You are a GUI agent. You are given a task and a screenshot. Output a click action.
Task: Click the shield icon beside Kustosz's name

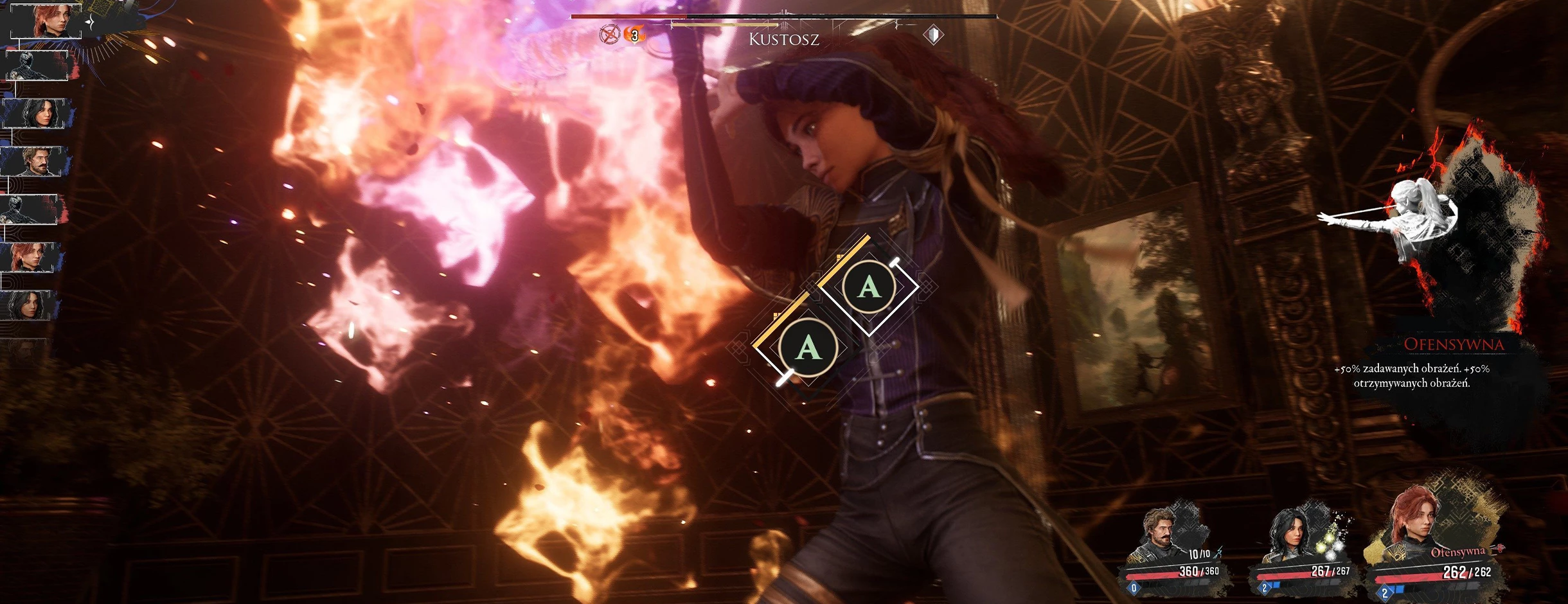(x=934, y=35)
